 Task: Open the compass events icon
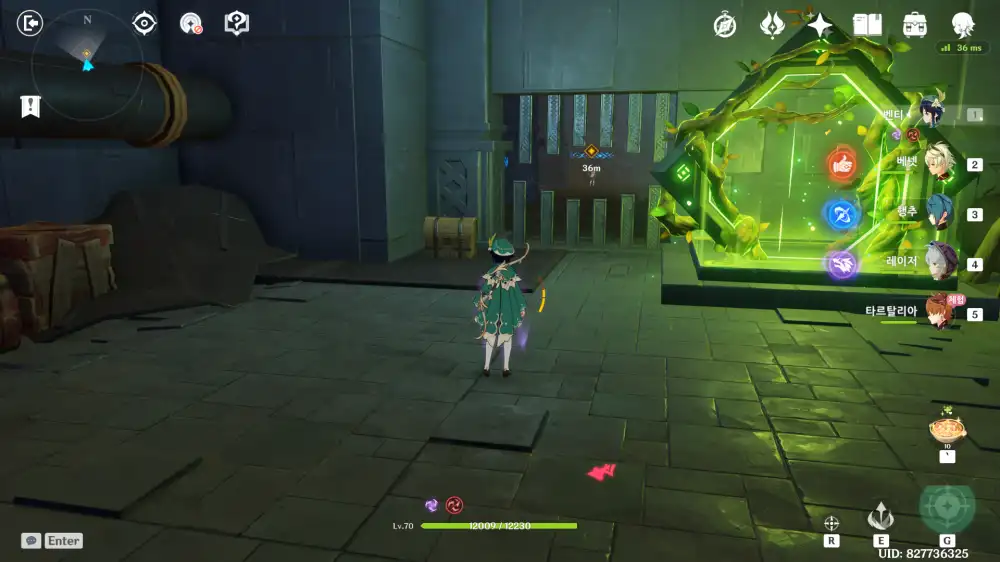725,25
